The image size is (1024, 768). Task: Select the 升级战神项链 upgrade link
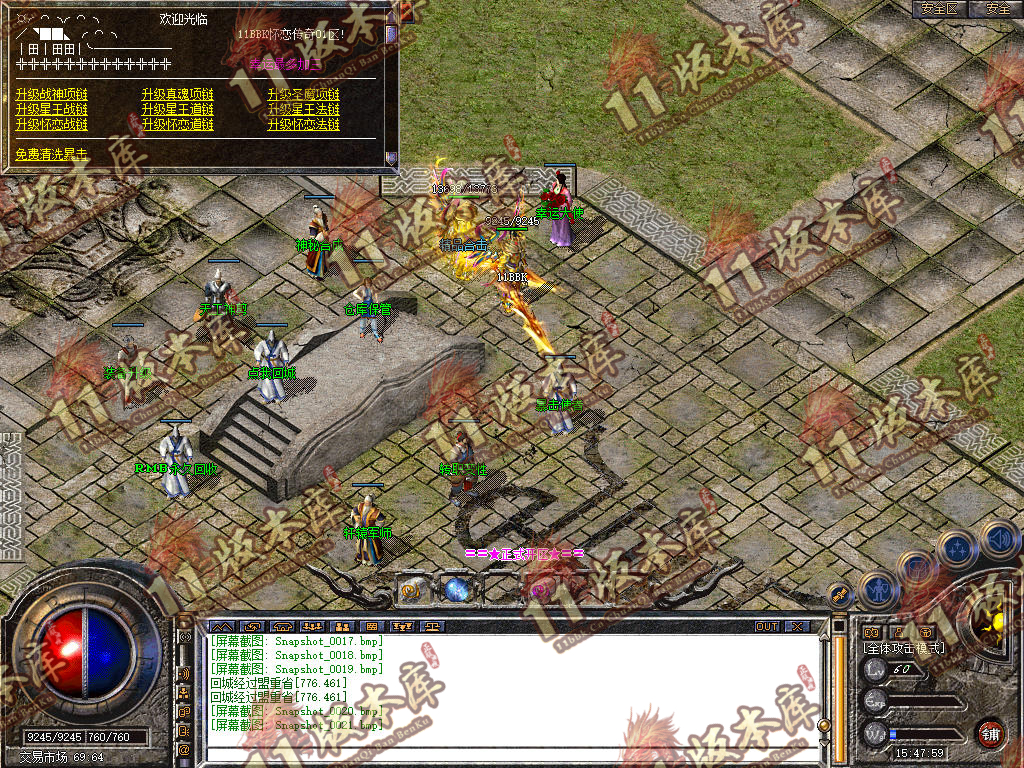pos(52,94)
